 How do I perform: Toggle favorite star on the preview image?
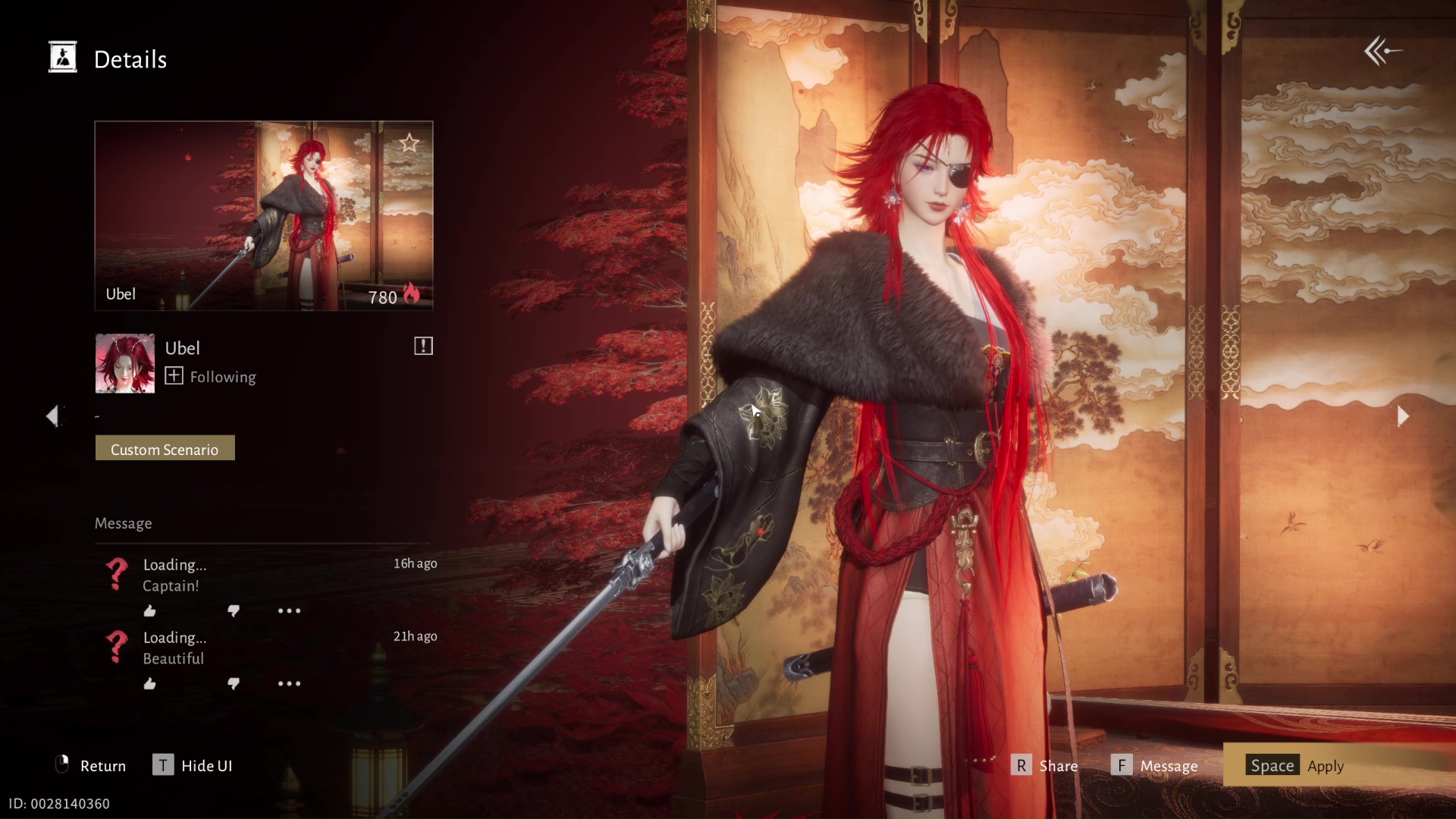tap(409, 143)
